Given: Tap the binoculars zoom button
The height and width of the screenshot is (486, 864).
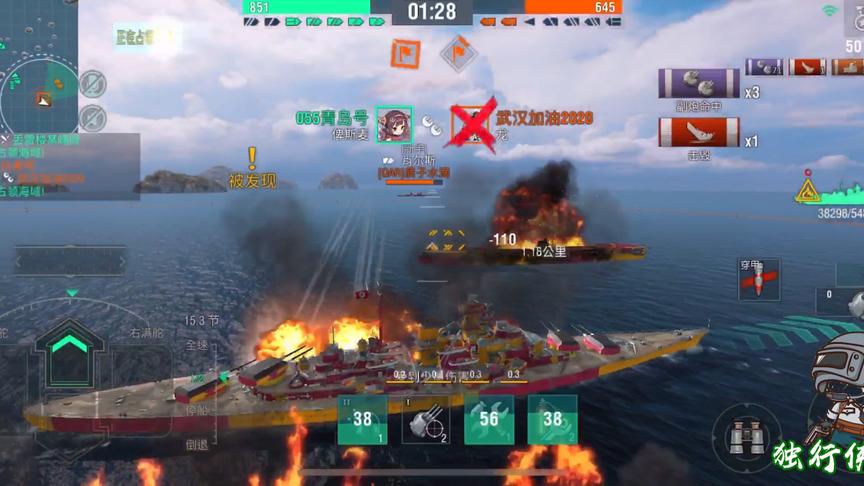Looking at the screenshot, I should [746, 437].
